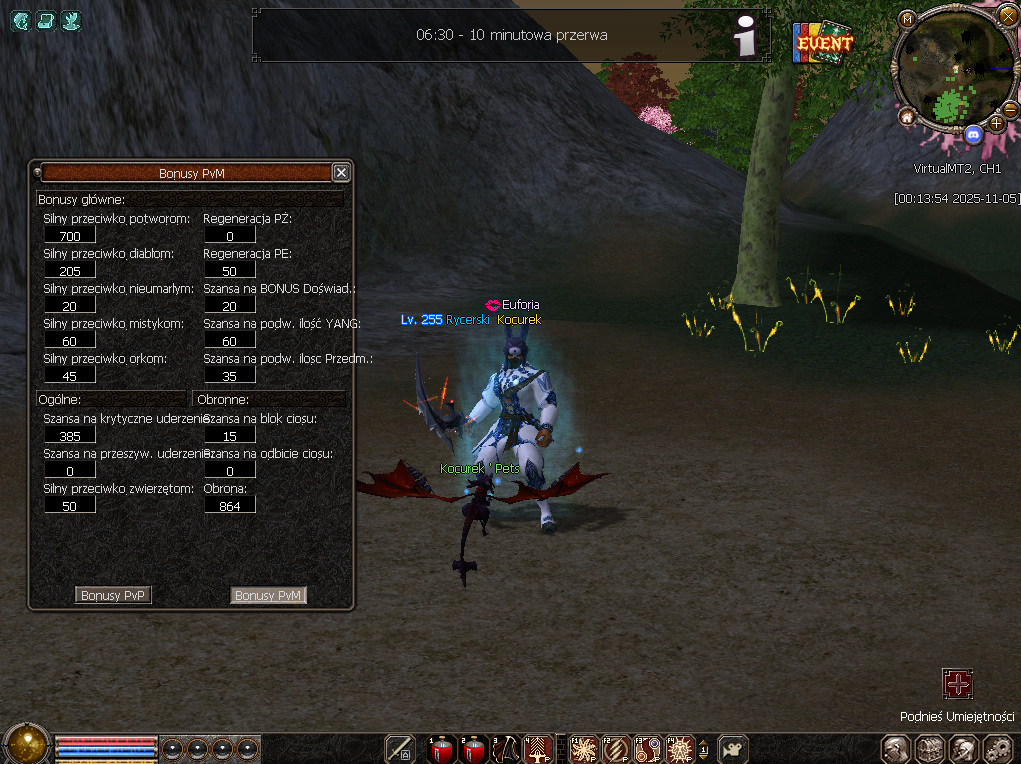Image resolution: width=1021 pixels, height=764 pixels.
Task: Click the house icon beside the minimap
Action: 907,117
